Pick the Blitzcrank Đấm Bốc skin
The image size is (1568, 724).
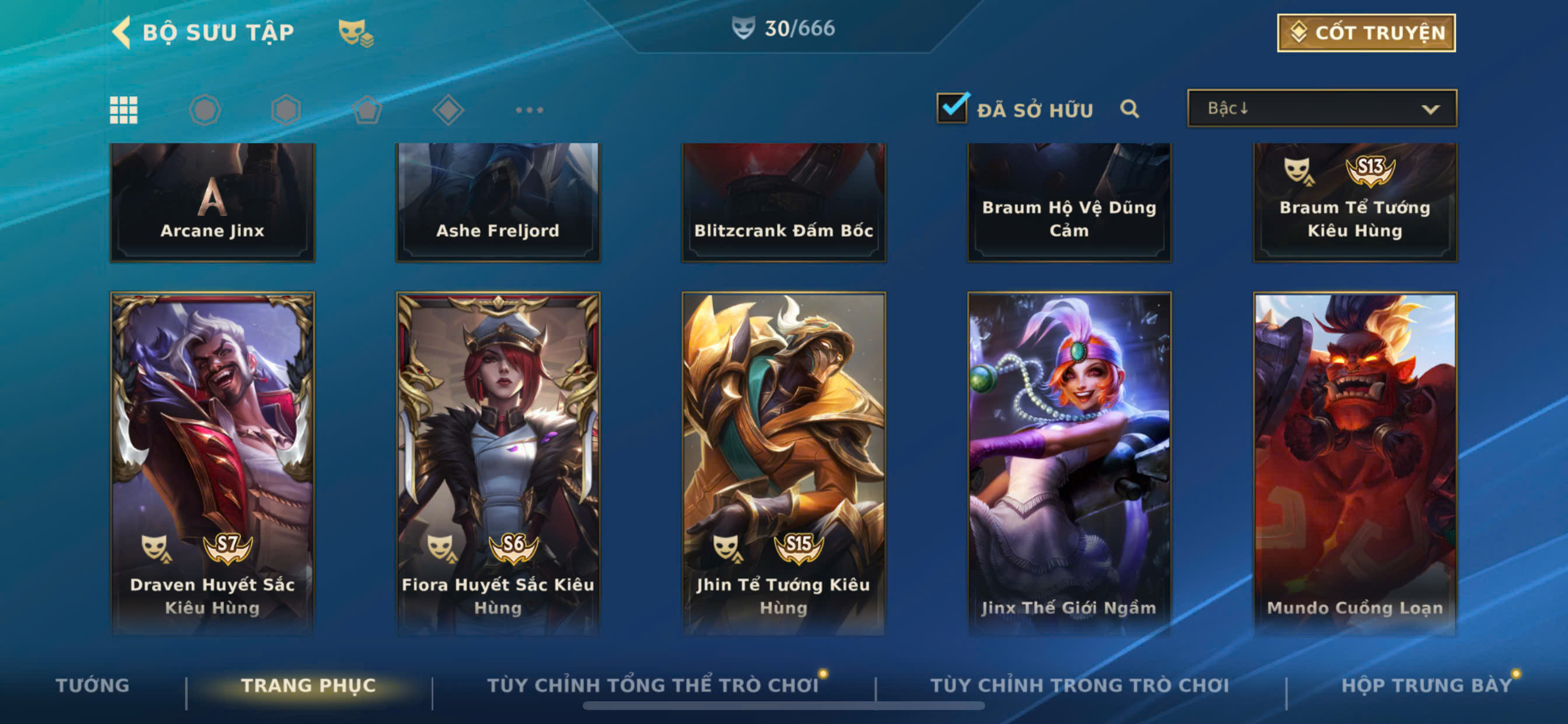783,202
